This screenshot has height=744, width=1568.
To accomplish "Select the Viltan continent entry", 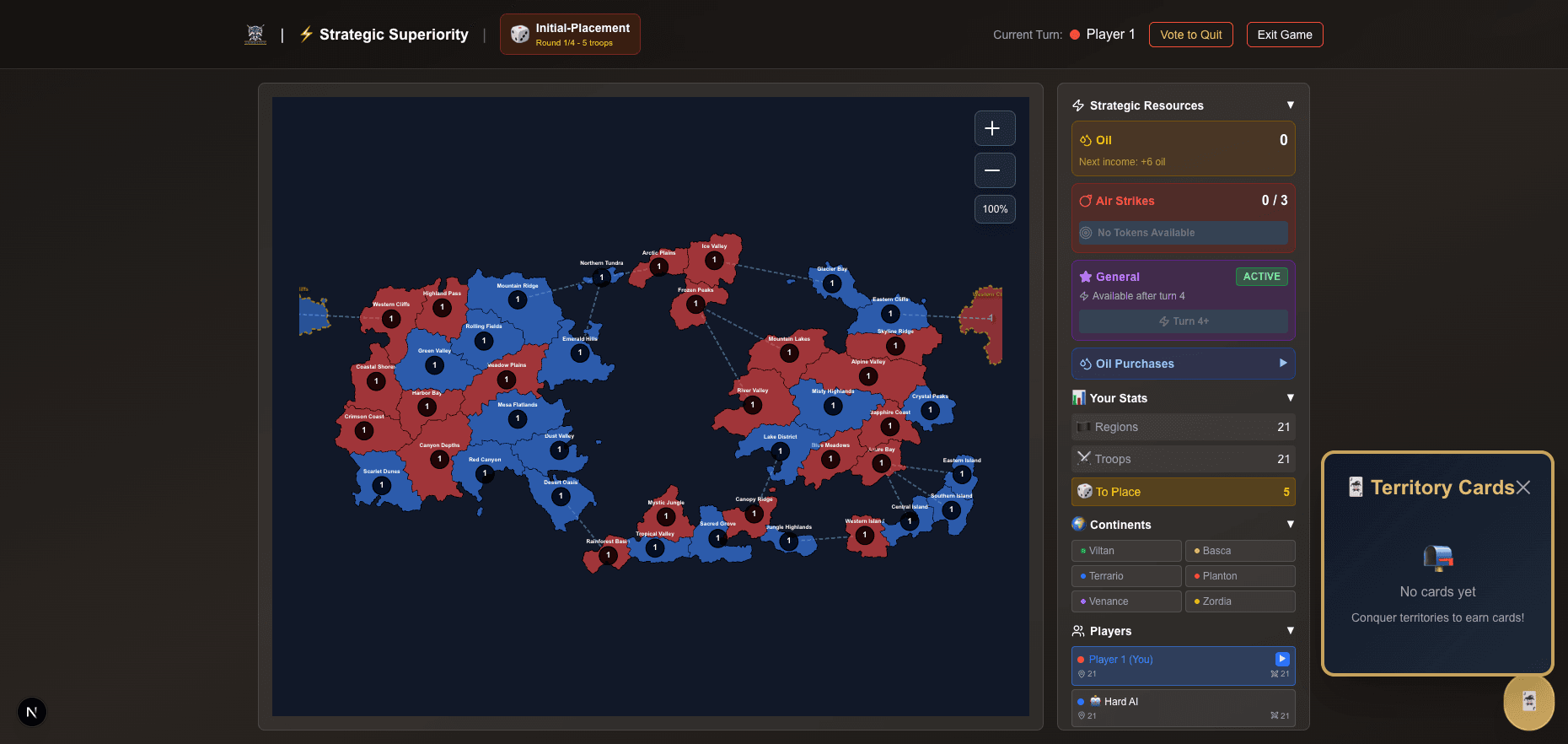I will (1126, 551).
